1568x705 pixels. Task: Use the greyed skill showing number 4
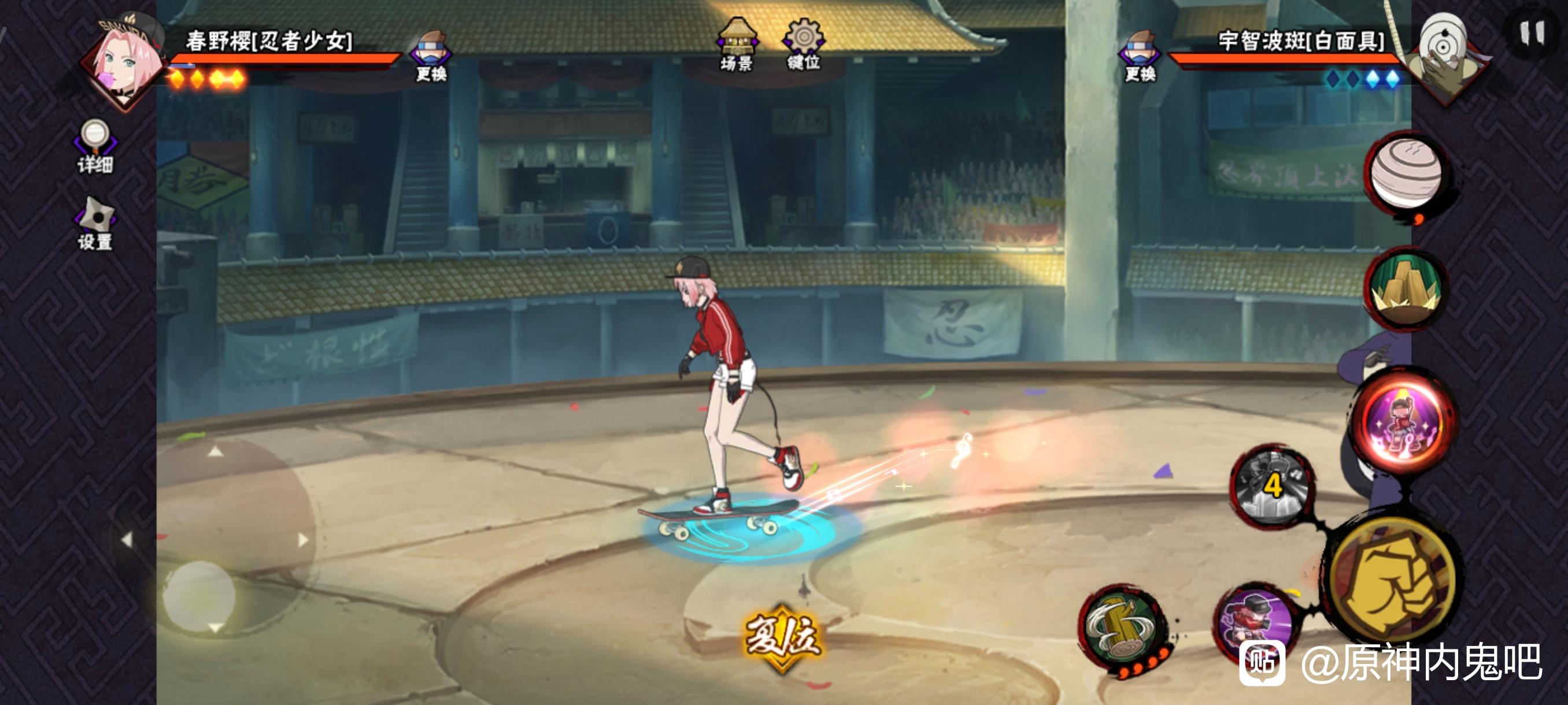pos(1271,487)
